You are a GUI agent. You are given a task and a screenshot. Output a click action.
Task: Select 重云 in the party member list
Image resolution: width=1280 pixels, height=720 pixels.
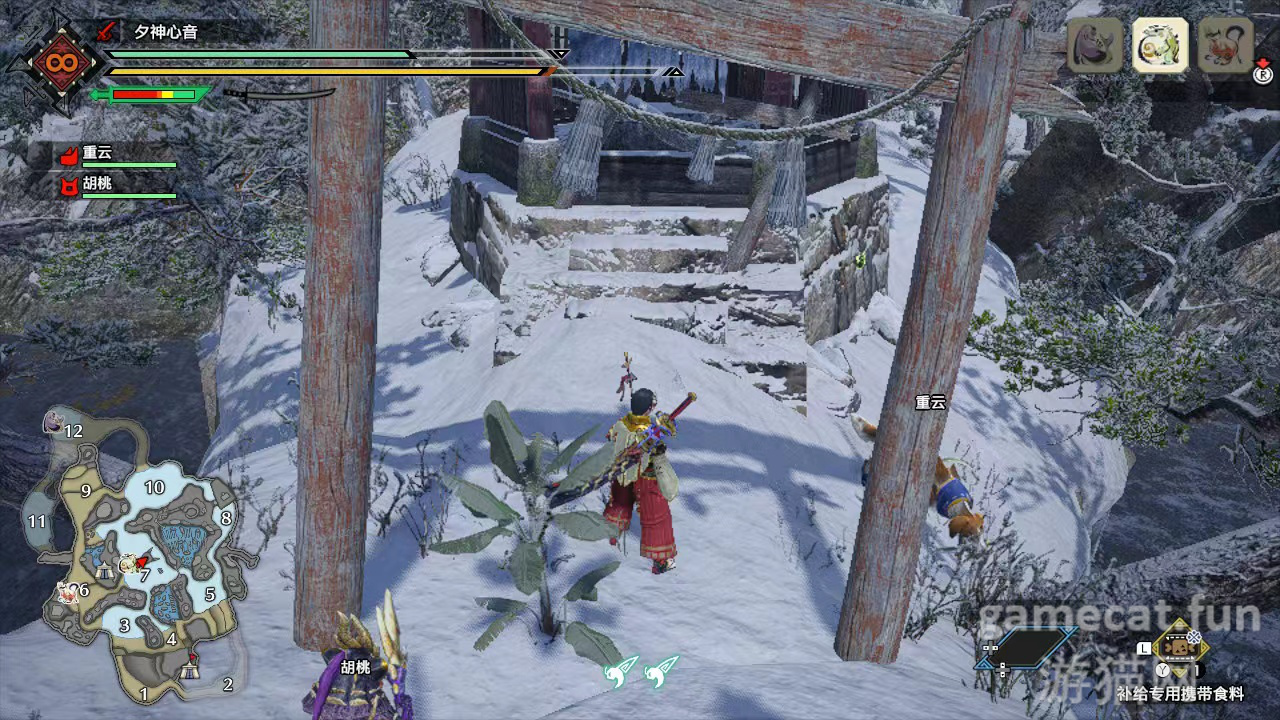[x=97, y=153]
